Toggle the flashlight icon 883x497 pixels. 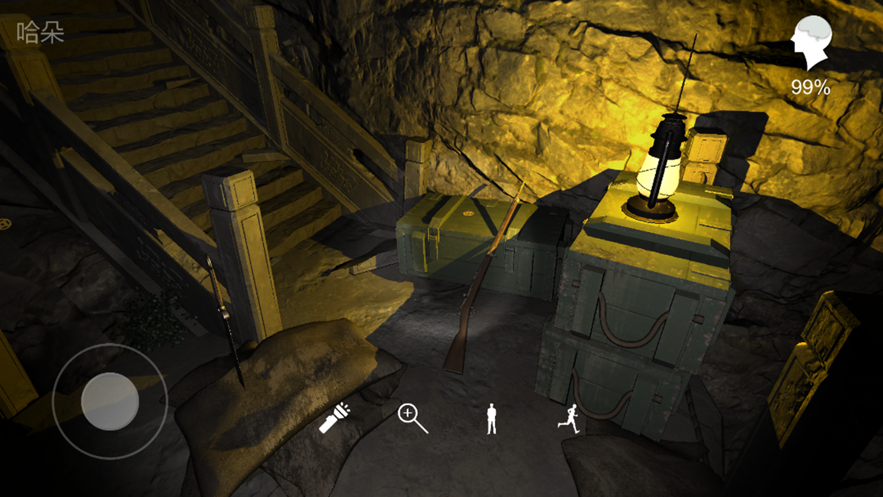(334, 418)
